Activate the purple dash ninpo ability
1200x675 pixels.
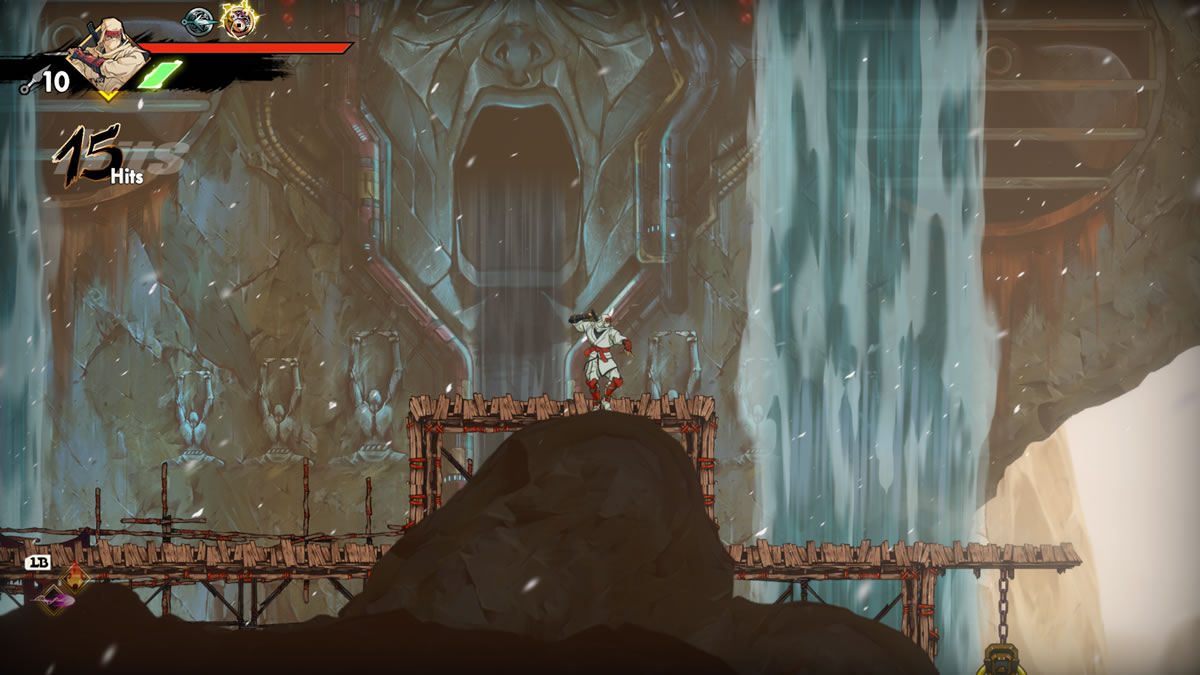(55, 598)
